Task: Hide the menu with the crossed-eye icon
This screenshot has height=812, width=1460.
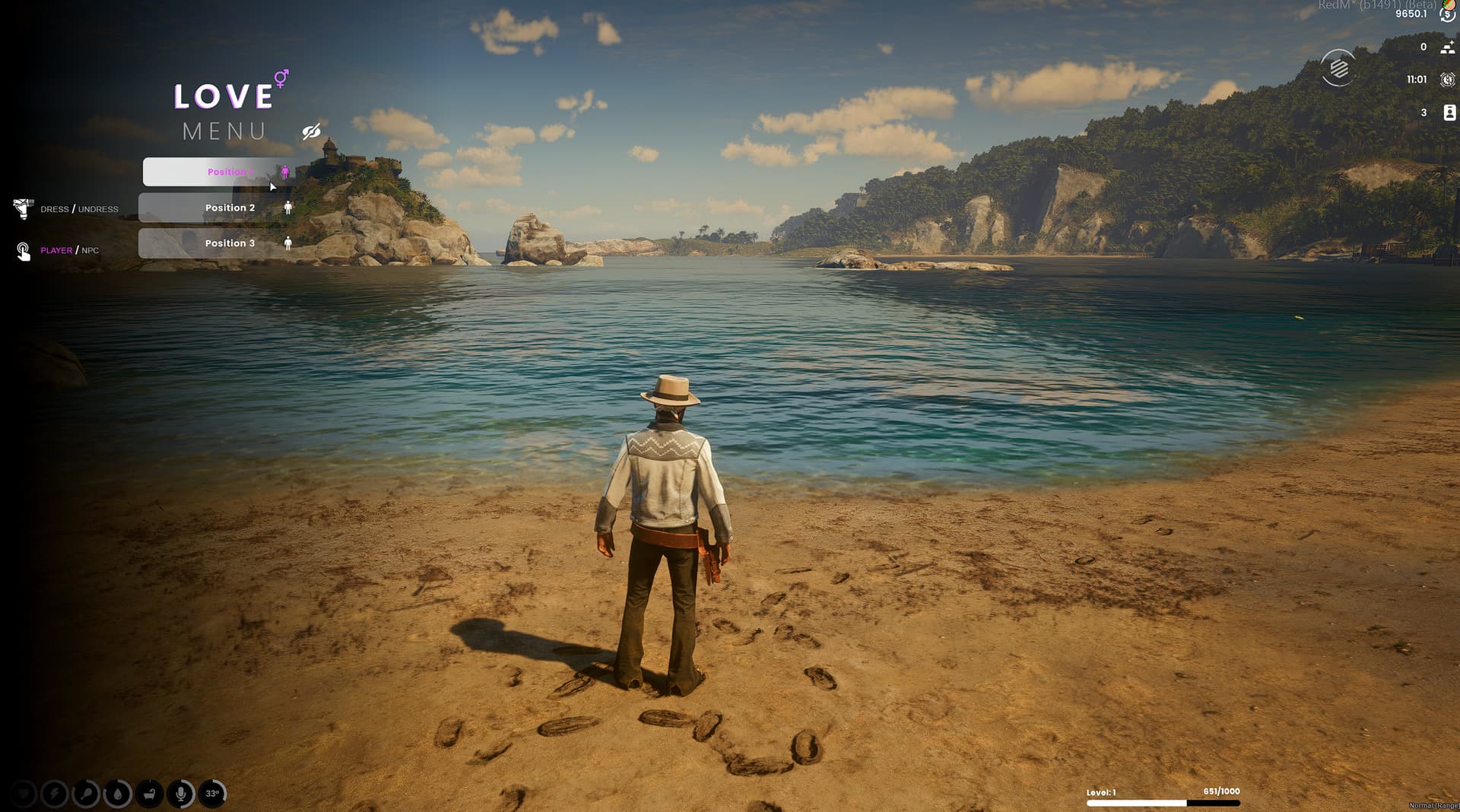Action: pyautogui.click(x=311, y=132)
